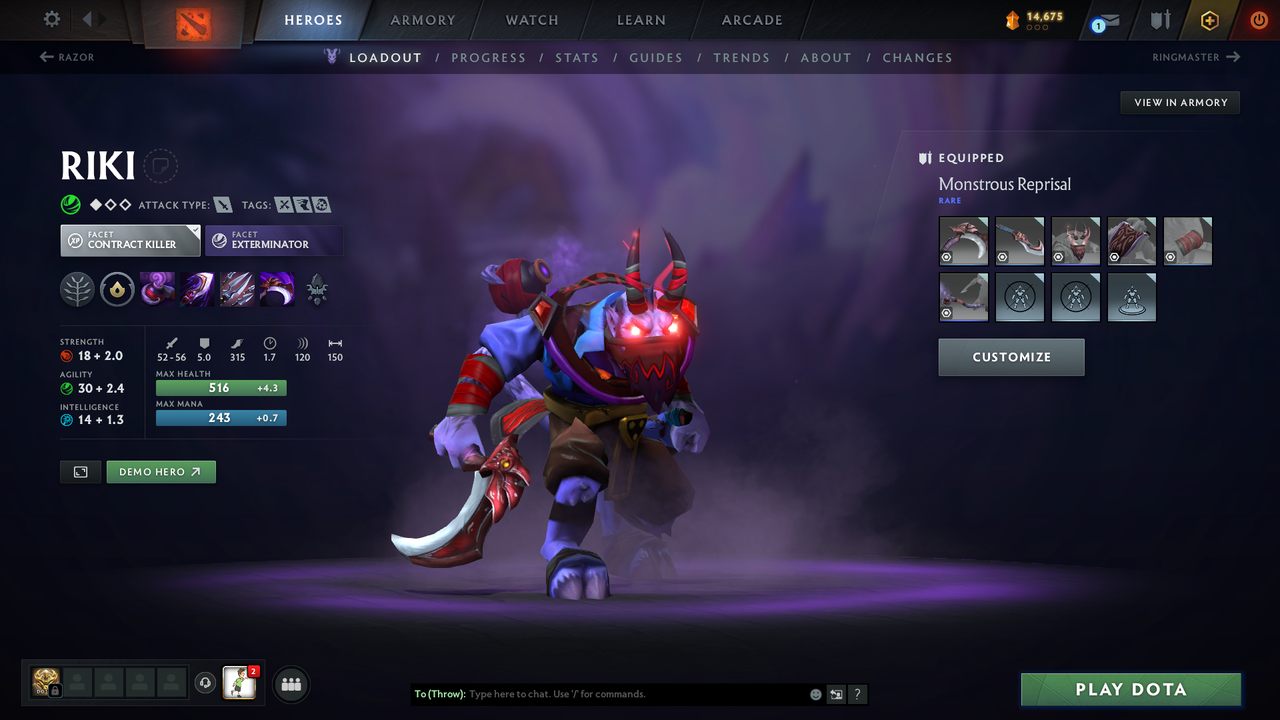The width and height of the screenshot is (1280, 720).
Task: Open the talent tree icon
Action: point(77,290)
